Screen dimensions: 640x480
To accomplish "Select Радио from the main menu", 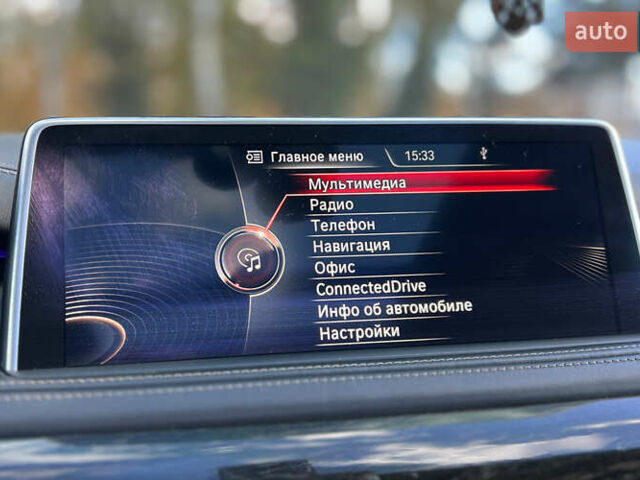I will (331, 205).
